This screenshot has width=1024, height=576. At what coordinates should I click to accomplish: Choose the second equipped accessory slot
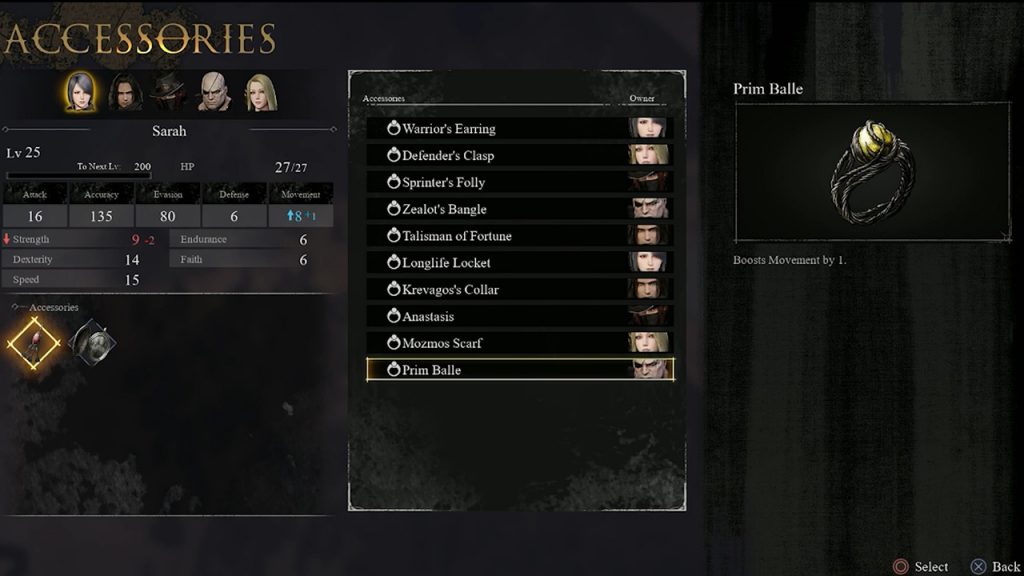click(93, 343)
